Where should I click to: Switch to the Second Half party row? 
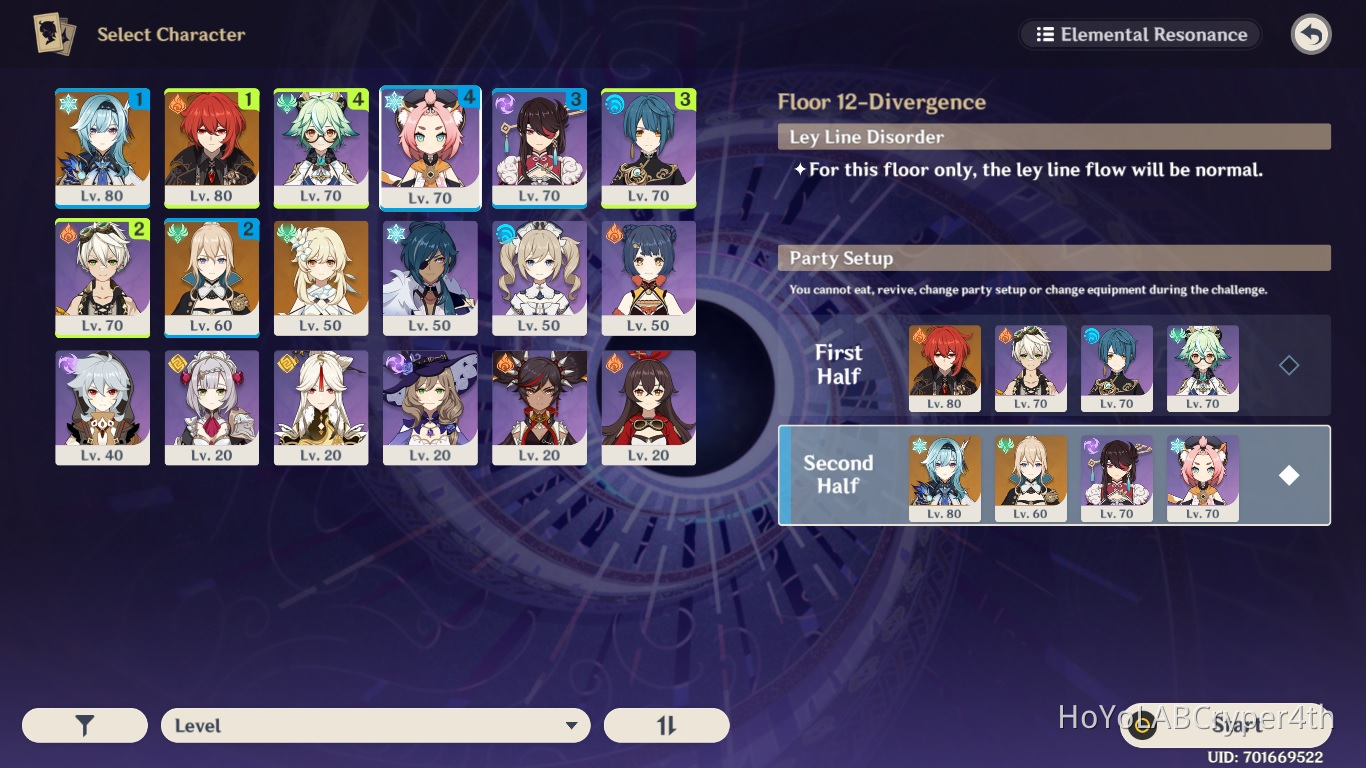point(838,475)
